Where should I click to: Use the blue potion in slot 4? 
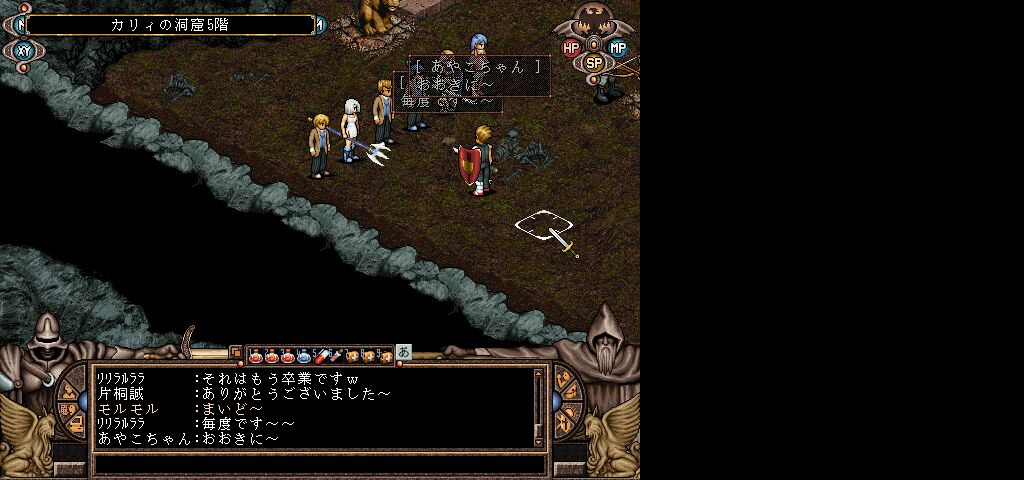(304, 355)
